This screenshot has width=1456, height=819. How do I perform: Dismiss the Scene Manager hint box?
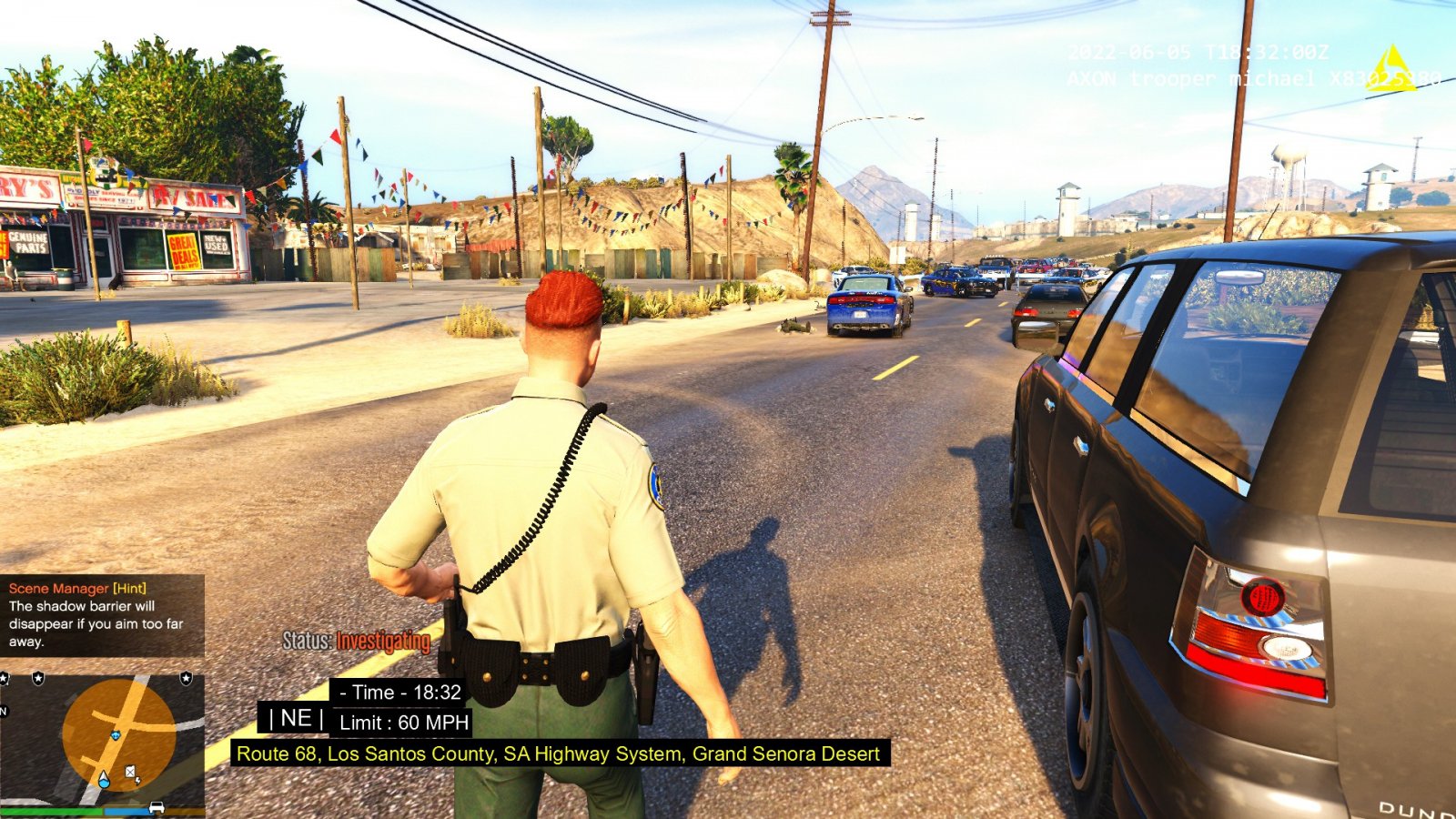(x=102, y=615)
